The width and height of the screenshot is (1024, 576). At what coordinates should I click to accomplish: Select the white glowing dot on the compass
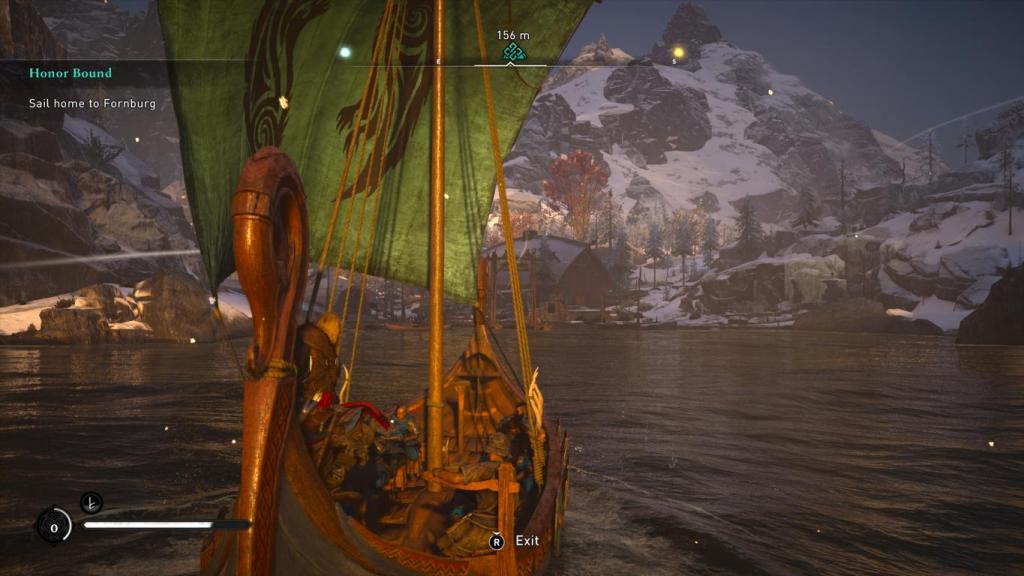click(345, 52)
